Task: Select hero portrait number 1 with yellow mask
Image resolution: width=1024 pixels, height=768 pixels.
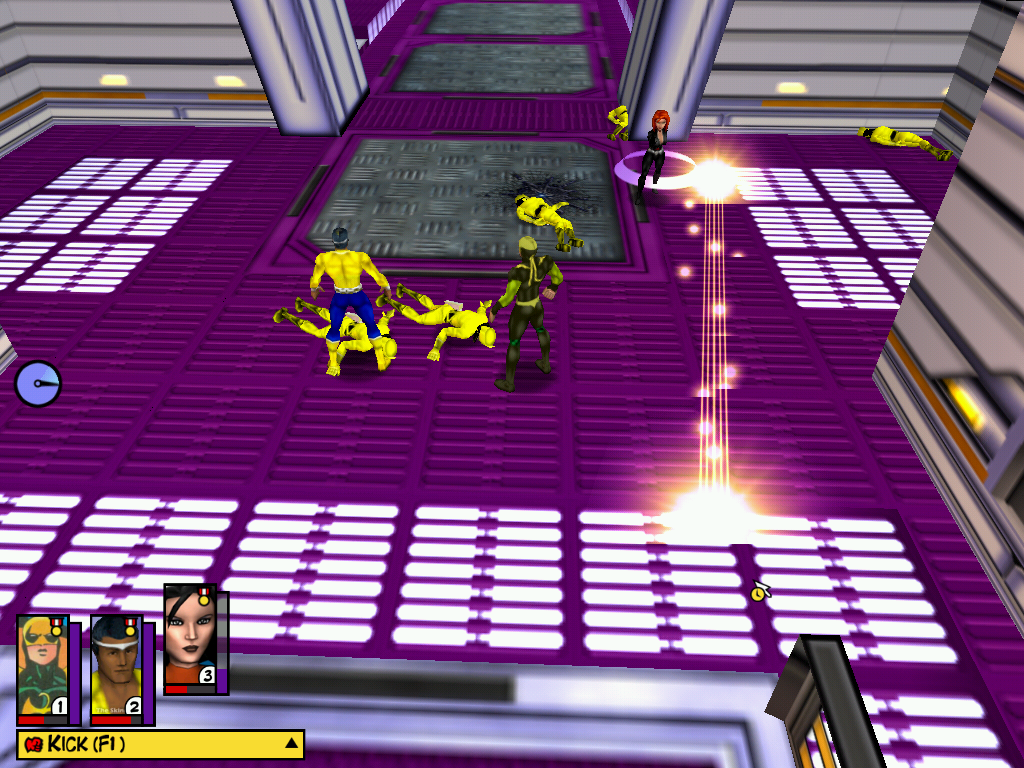Action: 42,666
